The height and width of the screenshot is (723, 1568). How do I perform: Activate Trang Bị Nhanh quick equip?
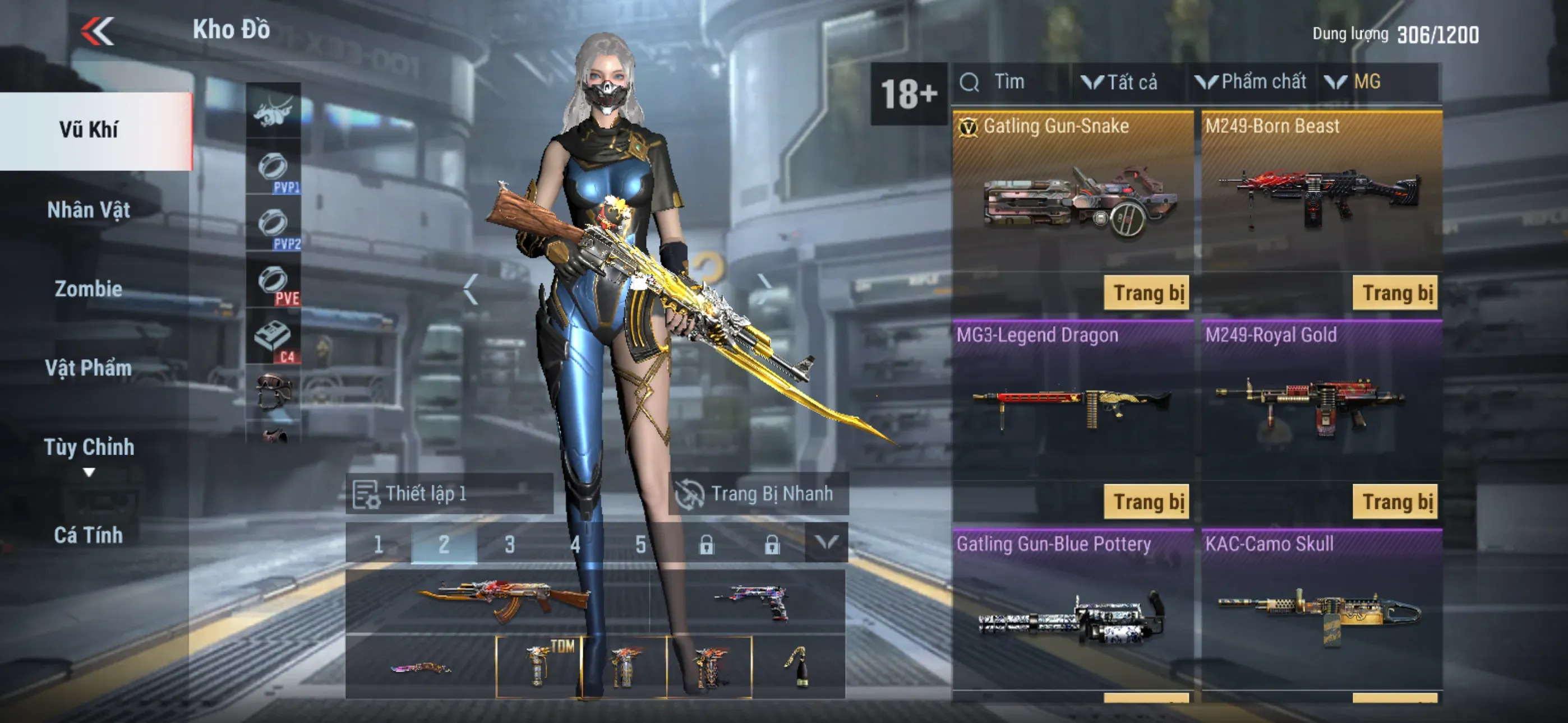tap(758, 494)
